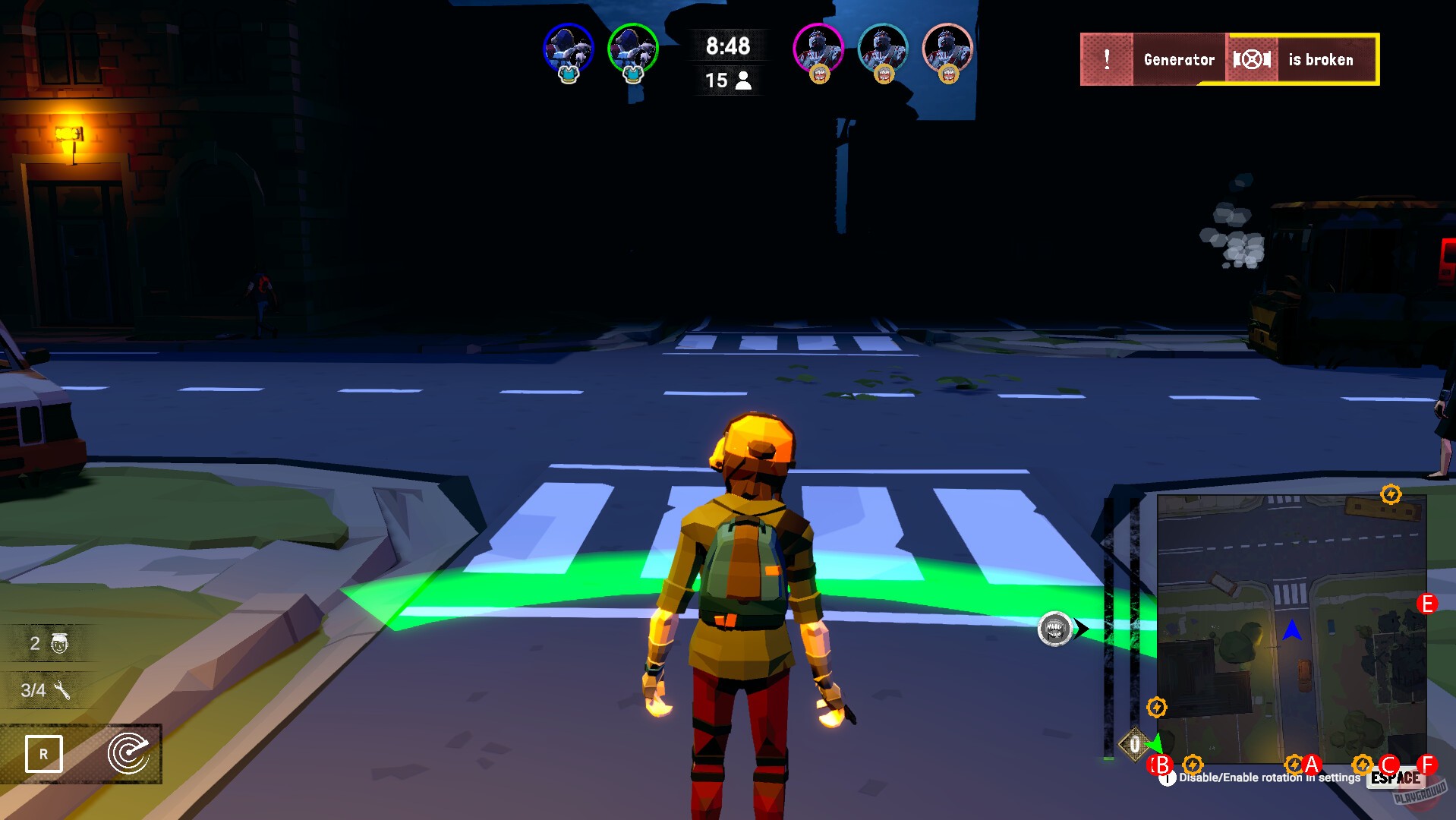Select the blue-ringed player portrait at top
1456x820 pixels.
pyautogui.click(x=568, y=48)
